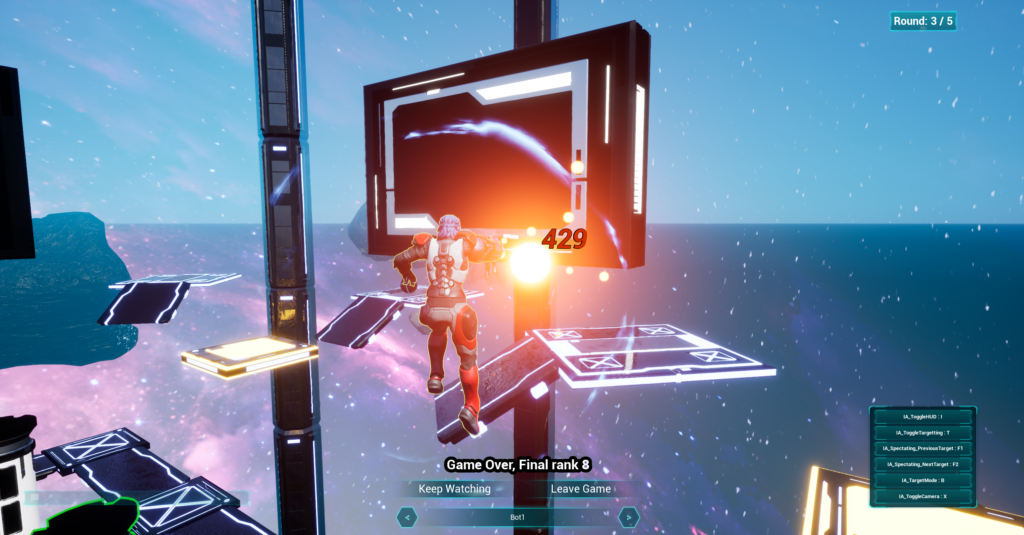Leave Game after the final rank
This screenshot has width=1024, height=535.
pyautogui.click(x=581, y=489)
